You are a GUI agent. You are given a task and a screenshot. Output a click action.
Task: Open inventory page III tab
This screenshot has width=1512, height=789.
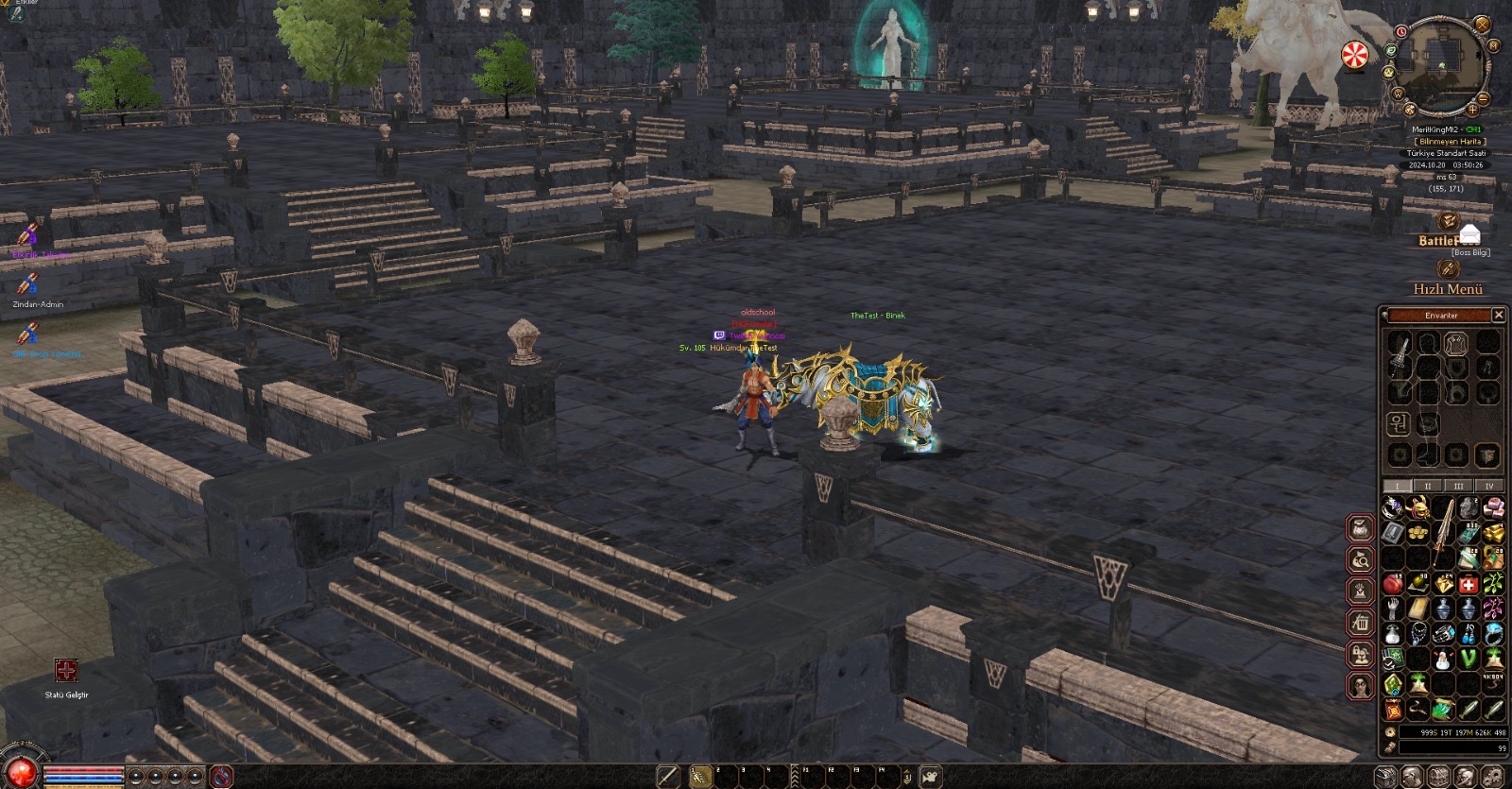pos(1459,486)
